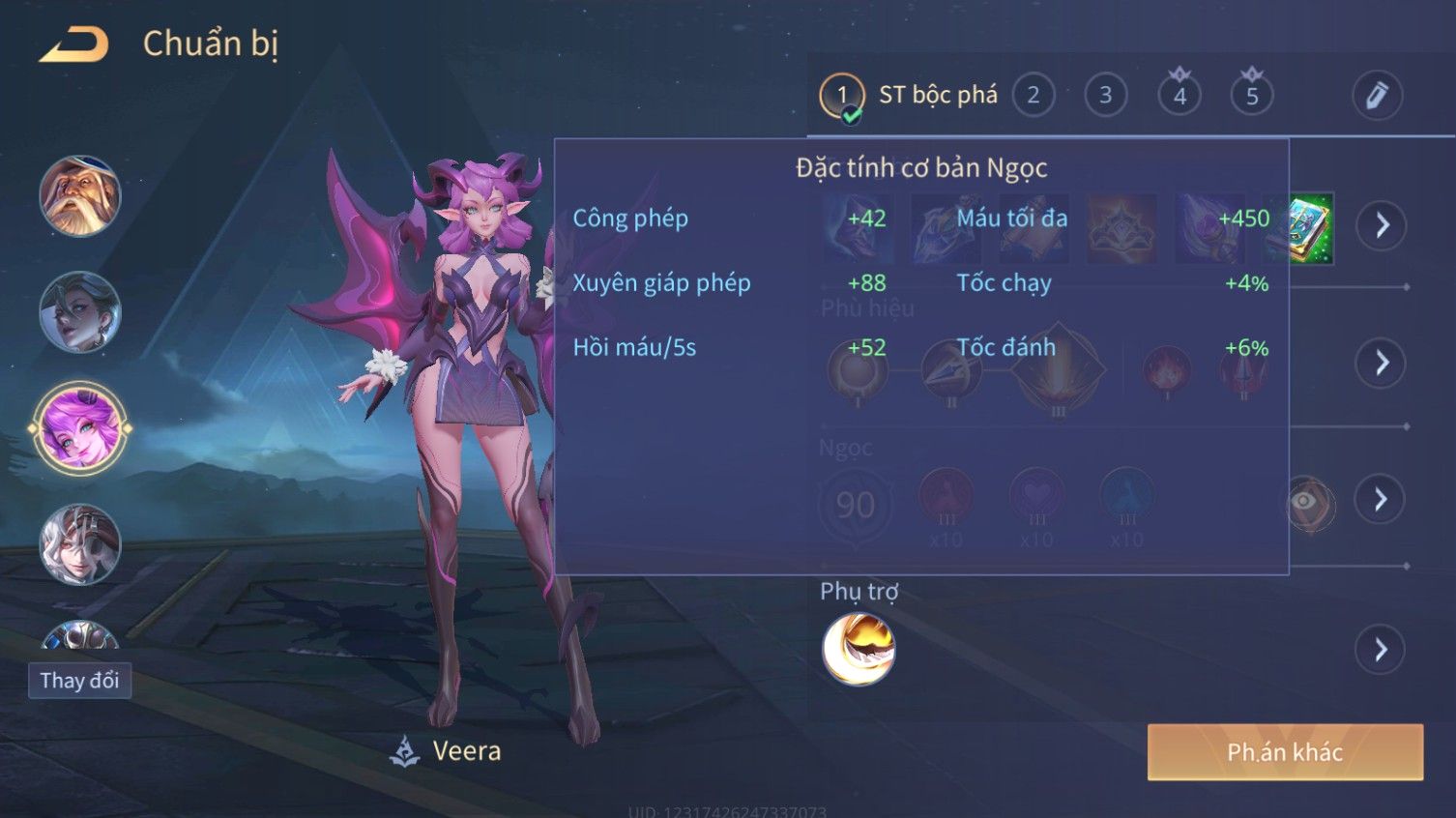Open loadout preset 5
1456x818 pixels.
point(1252,95)
